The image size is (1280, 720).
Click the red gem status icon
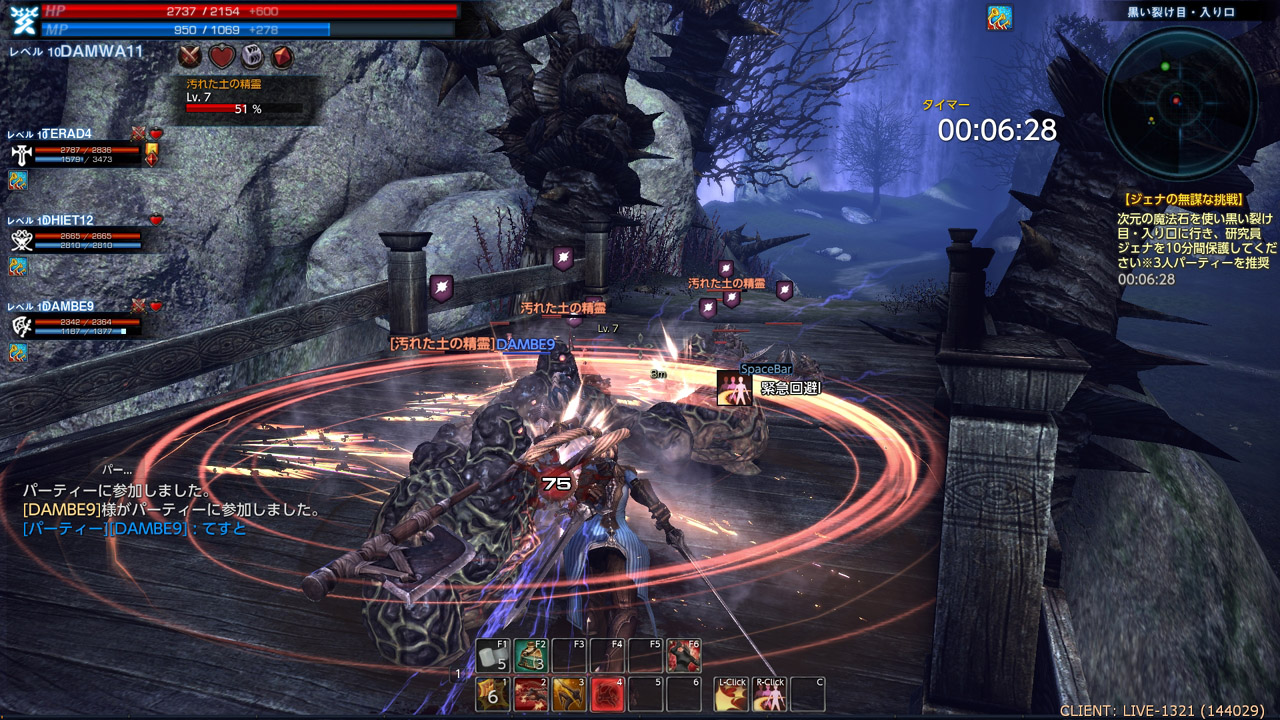(x=282, y=56)
